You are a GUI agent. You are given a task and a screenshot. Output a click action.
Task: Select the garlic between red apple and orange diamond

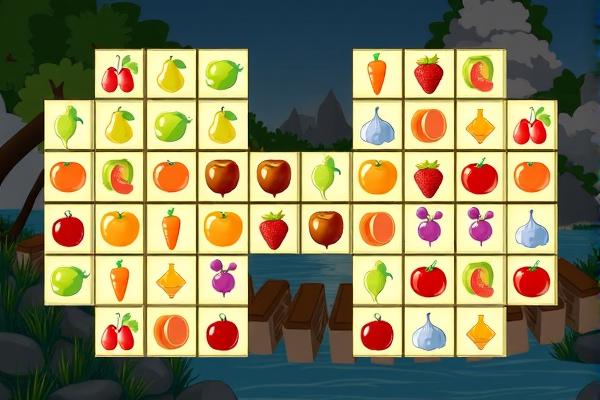coord(428,331)
